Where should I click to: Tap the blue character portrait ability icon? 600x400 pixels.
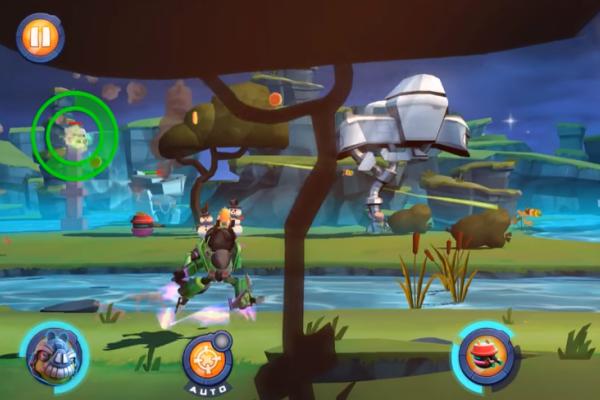(53, 357)
